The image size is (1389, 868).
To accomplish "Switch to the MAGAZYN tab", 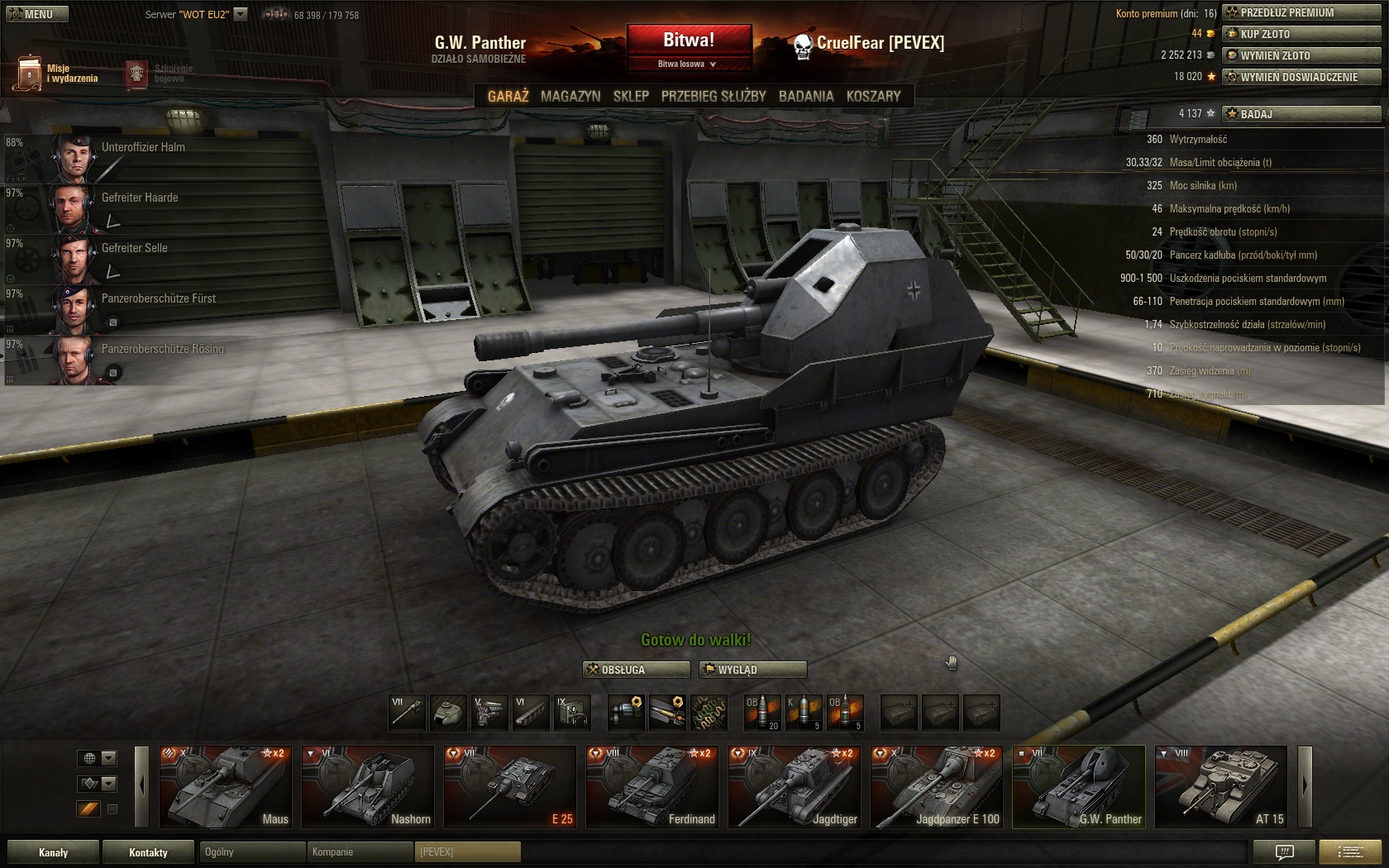I will click(x=570, y=96).
